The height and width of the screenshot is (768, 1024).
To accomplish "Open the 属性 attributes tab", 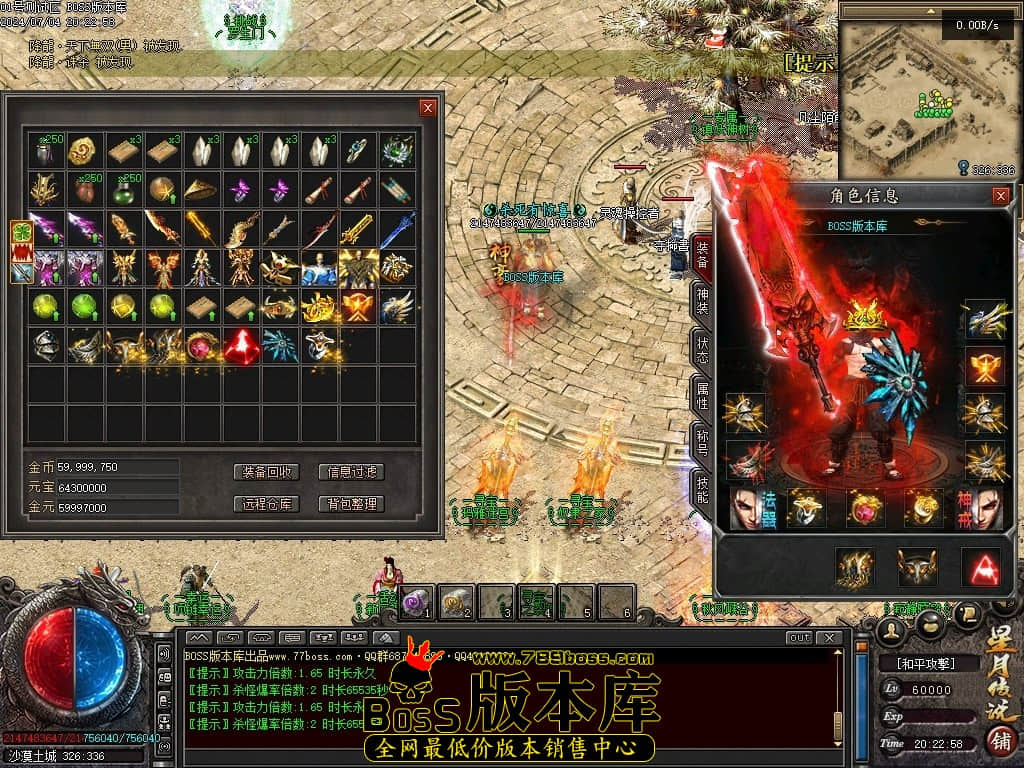I will coord(702,395).
